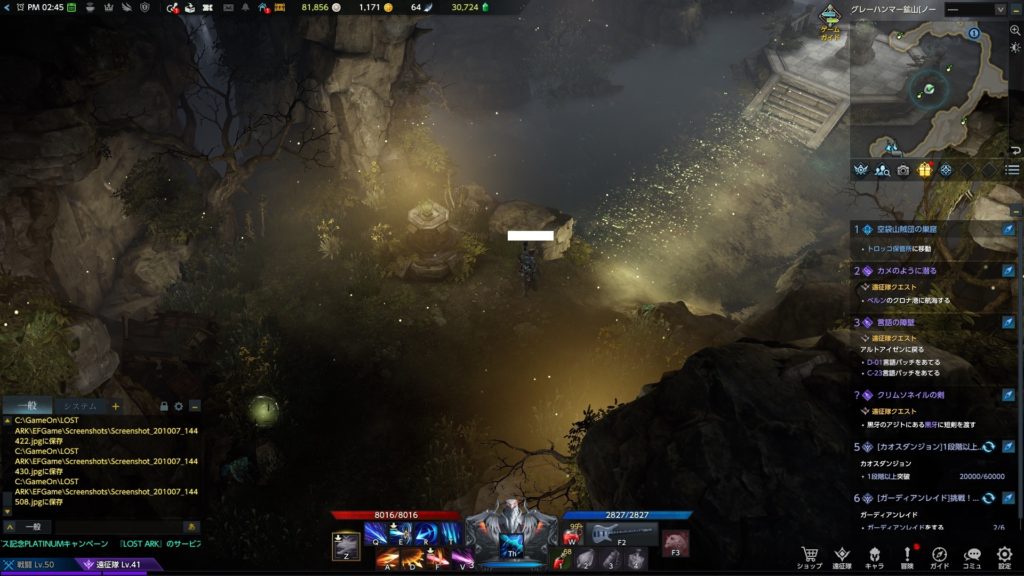Select the 一般 chat tab
Viewport: 1024px width, 576px height.
click(26, 406)
